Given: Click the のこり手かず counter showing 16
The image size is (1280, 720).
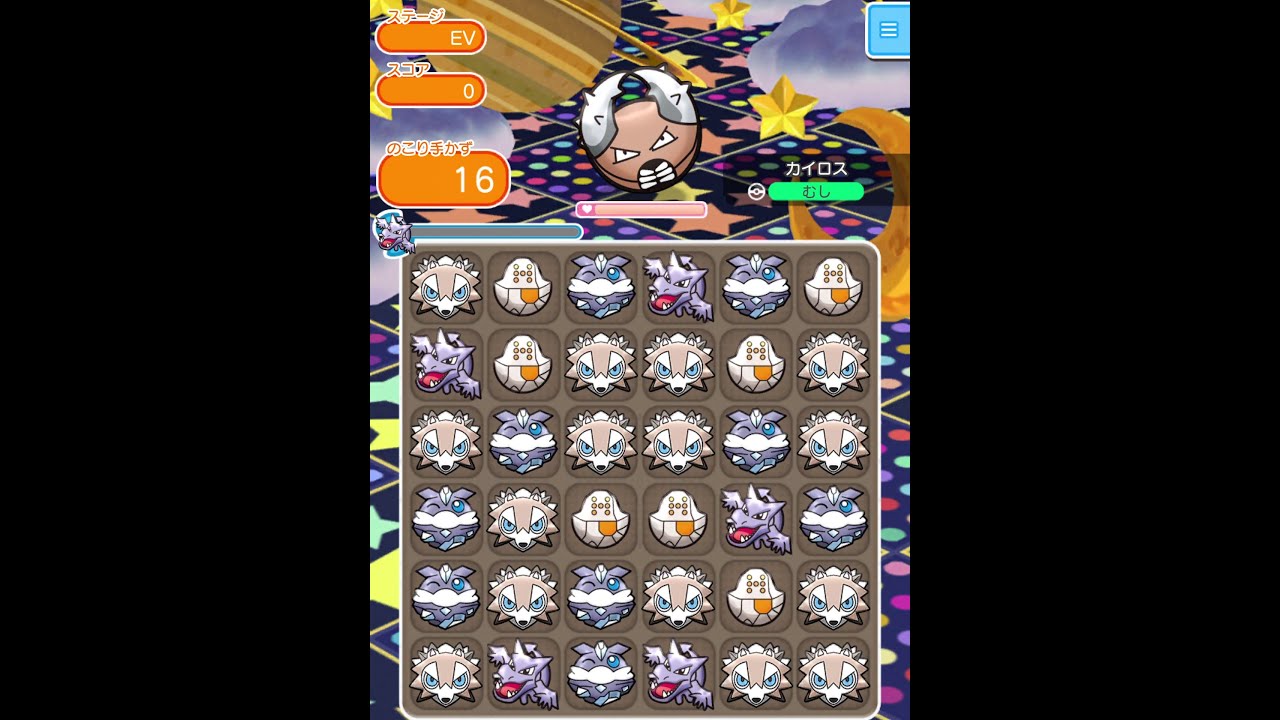Looking at the screenshot, I should pyautogui.click(x=443, y=179).
